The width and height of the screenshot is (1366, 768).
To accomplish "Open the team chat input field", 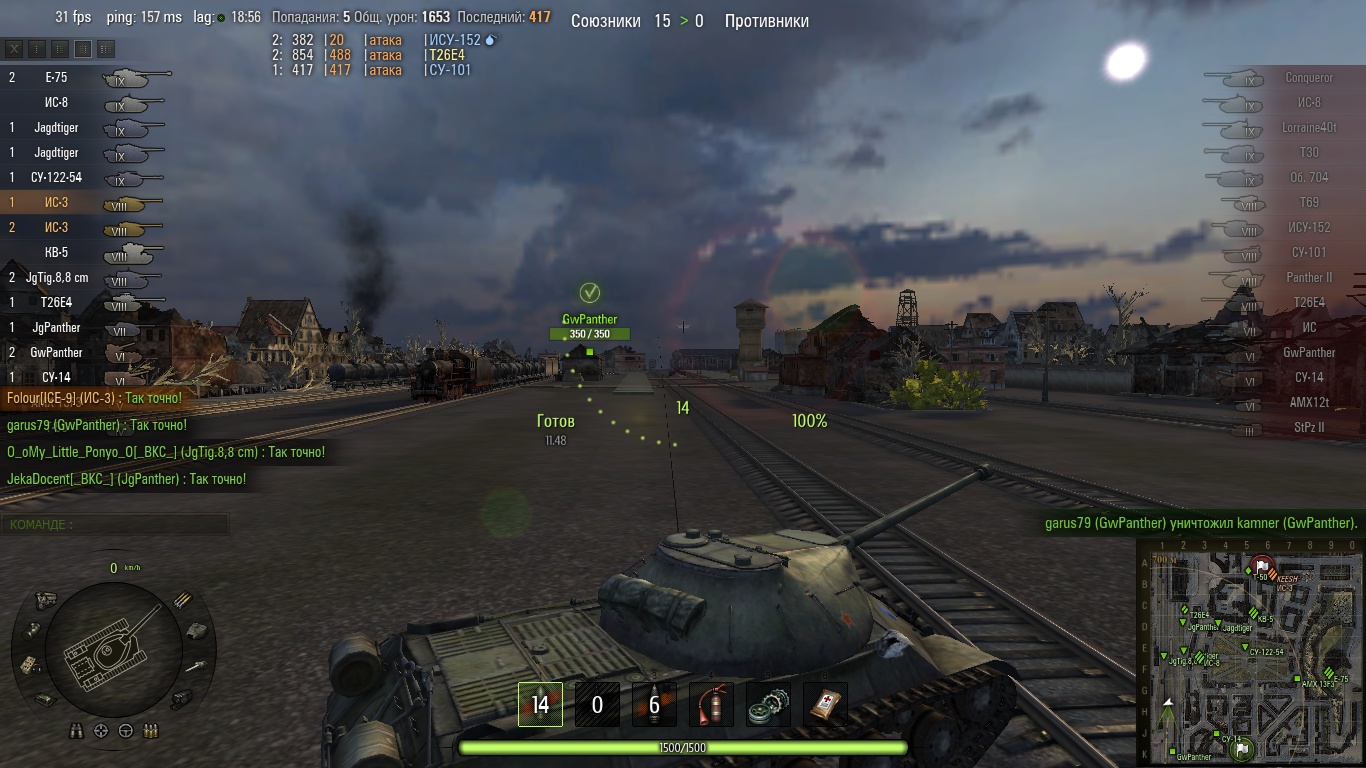I will (115, 524).
